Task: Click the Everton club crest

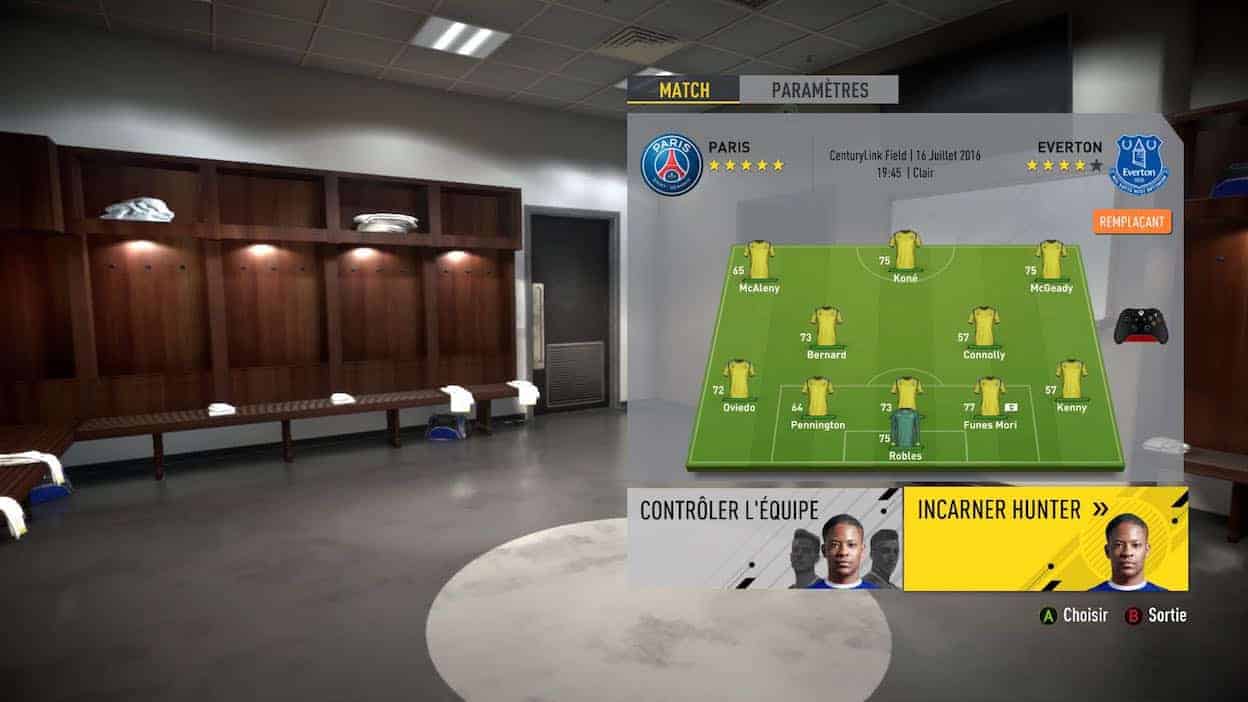Action: tap(1138, 165)
